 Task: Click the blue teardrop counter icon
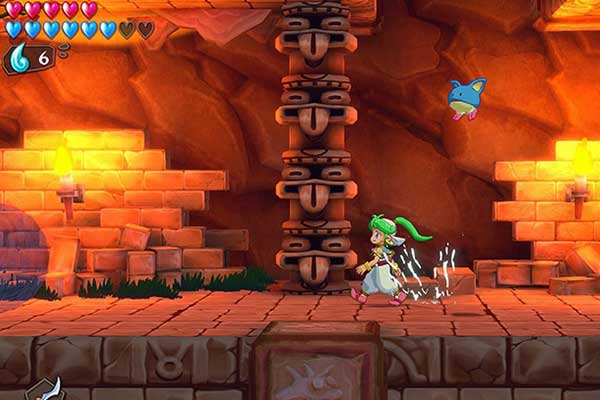(x=20, y=58)
